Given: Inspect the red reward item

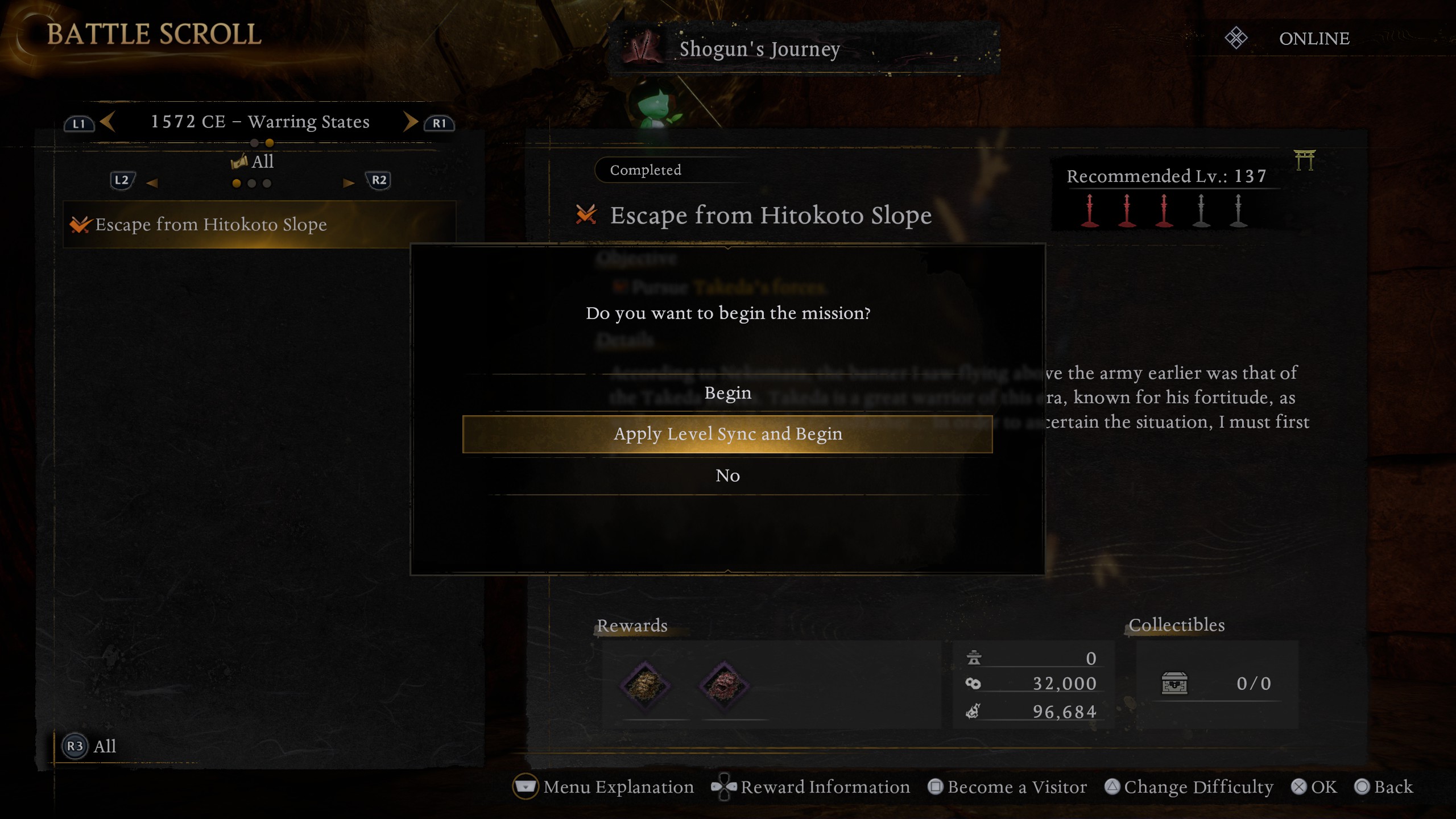Looking at the screenshot, I should click(x=724, y=685).
